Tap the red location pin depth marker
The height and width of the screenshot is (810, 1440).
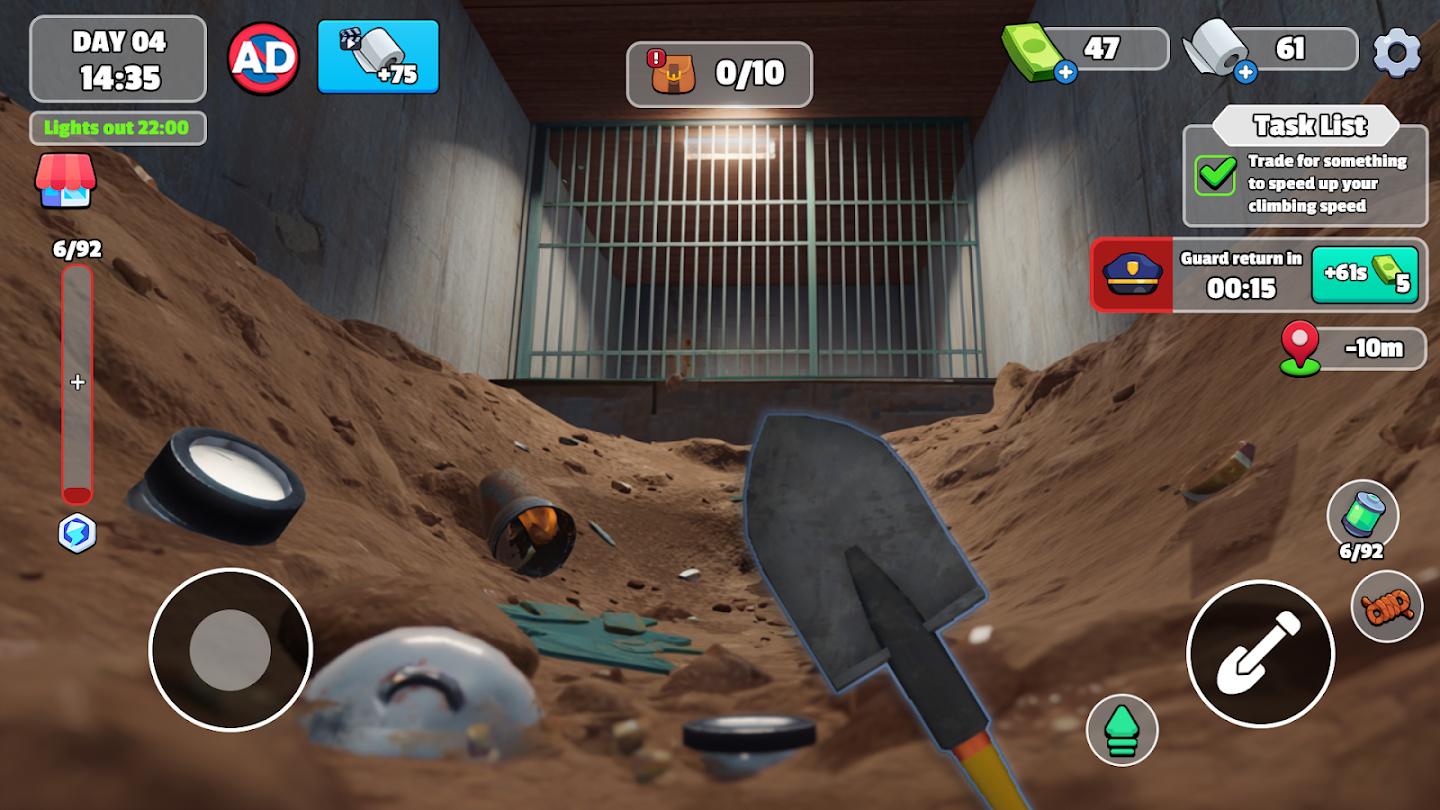click(1299, 349)
